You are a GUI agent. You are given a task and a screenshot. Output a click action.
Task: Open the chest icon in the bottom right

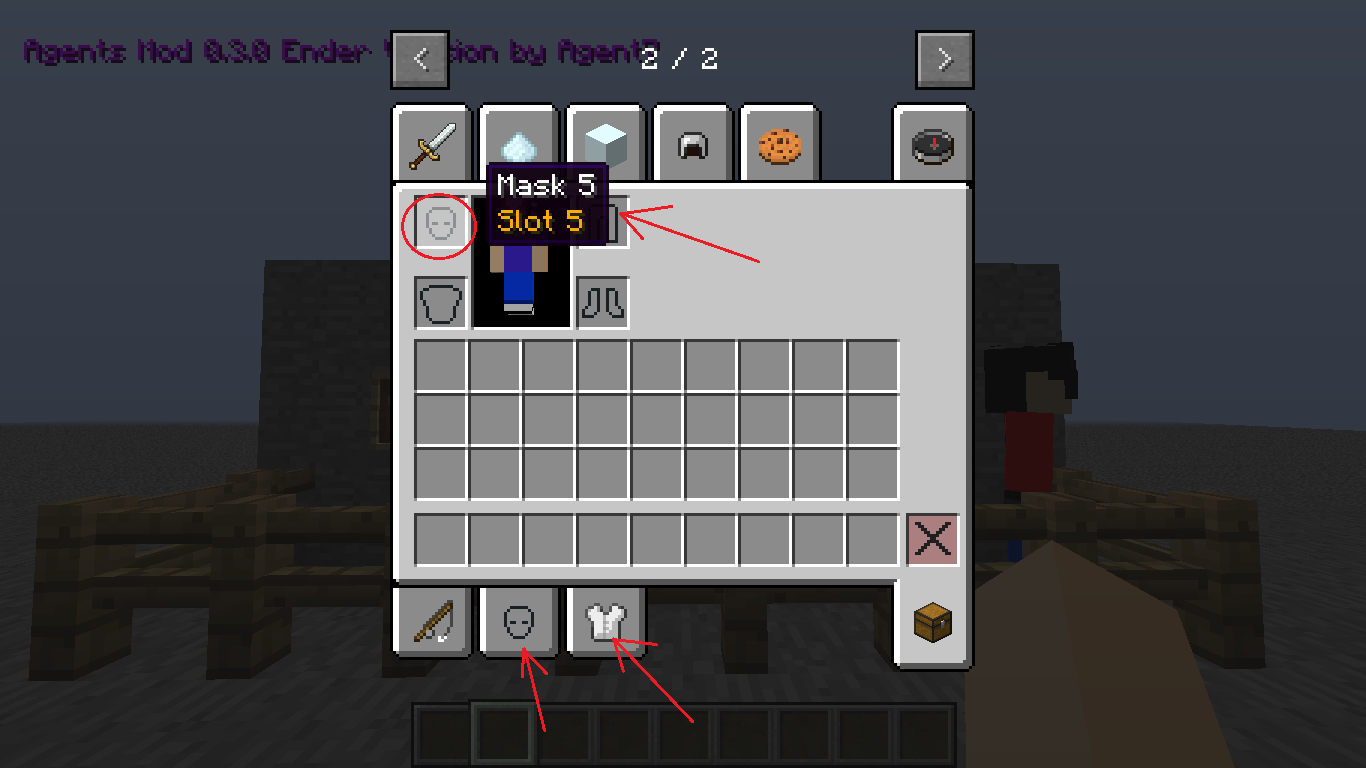pos(932,621)
